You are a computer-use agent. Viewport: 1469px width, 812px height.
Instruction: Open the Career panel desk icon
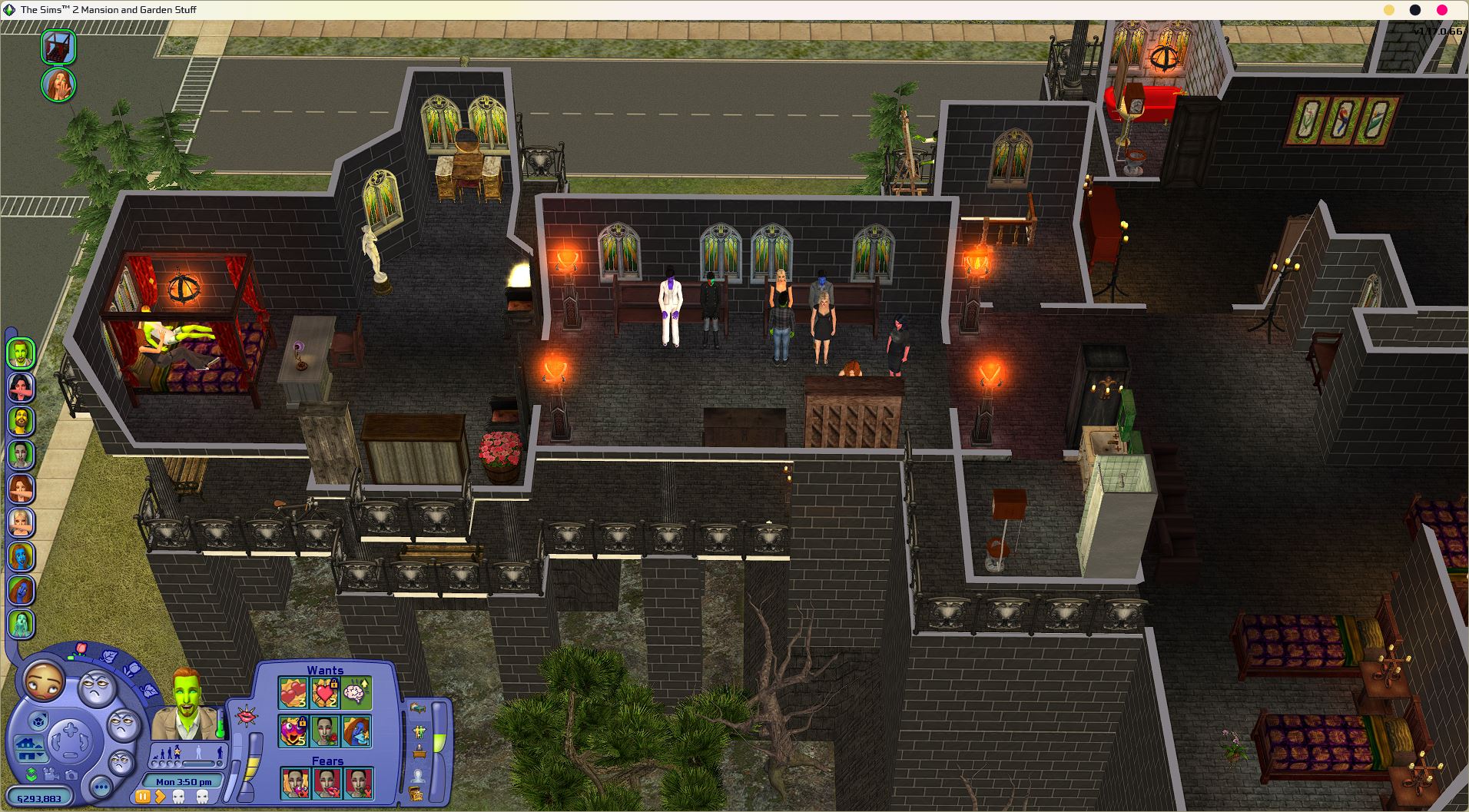pyautogui.click(x=419, y=751)
